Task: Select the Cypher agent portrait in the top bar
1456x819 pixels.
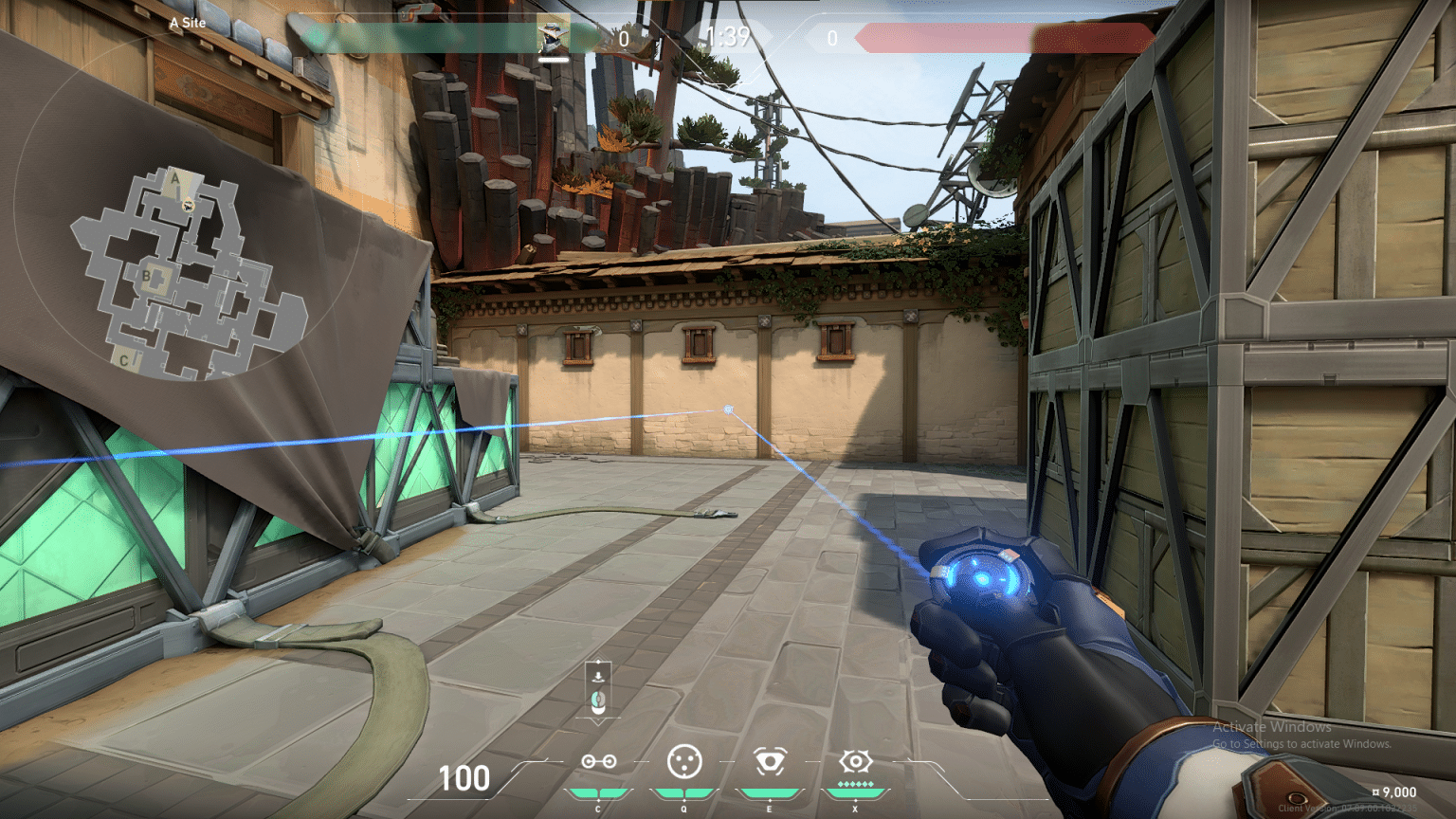Action: 553,37
